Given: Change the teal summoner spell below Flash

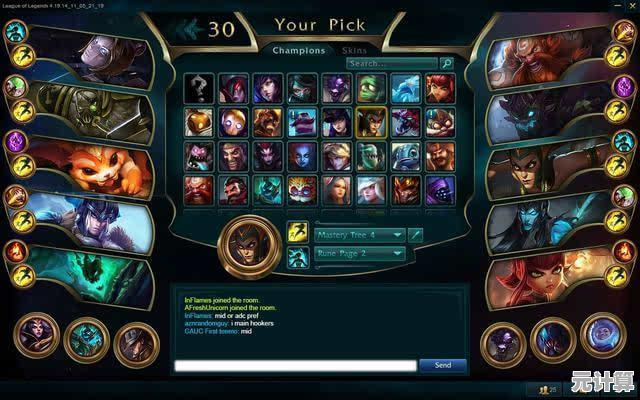Looking at the screenshot, I should click(297, 258).
